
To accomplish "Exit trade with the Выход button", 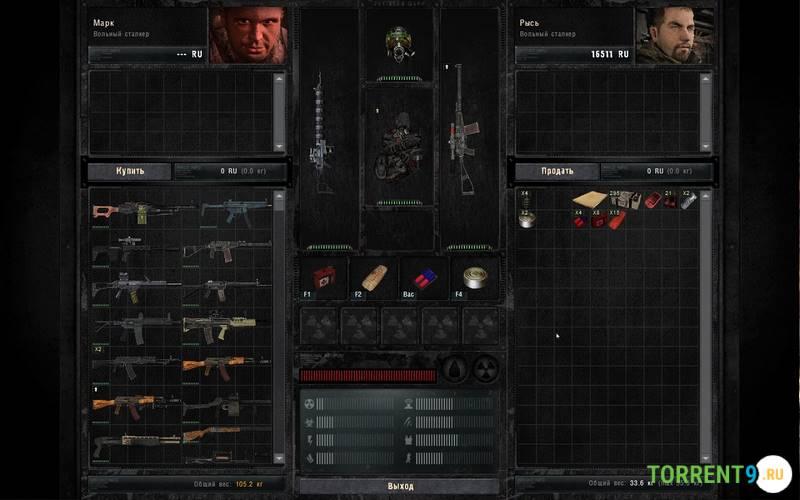I will (x=400, y=486).
